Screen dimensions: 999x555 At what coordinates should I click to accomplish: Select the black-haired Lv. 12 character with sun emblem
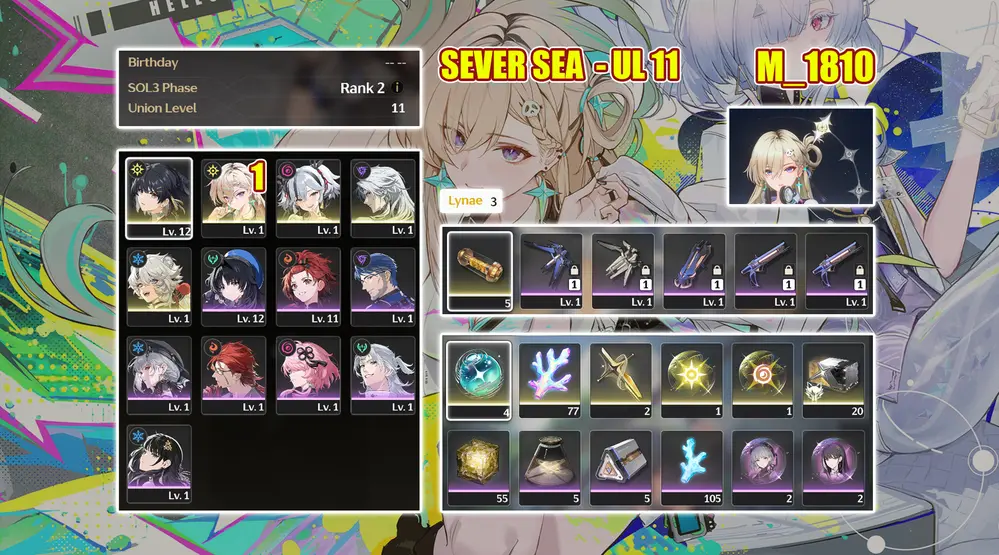159,197
